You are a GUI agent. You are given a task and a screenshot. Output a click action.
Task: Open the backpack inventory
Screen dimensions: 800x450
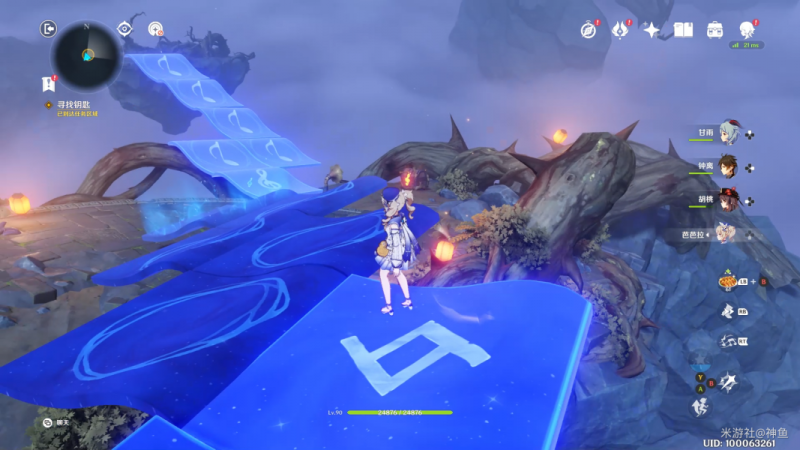click(715, 30)
